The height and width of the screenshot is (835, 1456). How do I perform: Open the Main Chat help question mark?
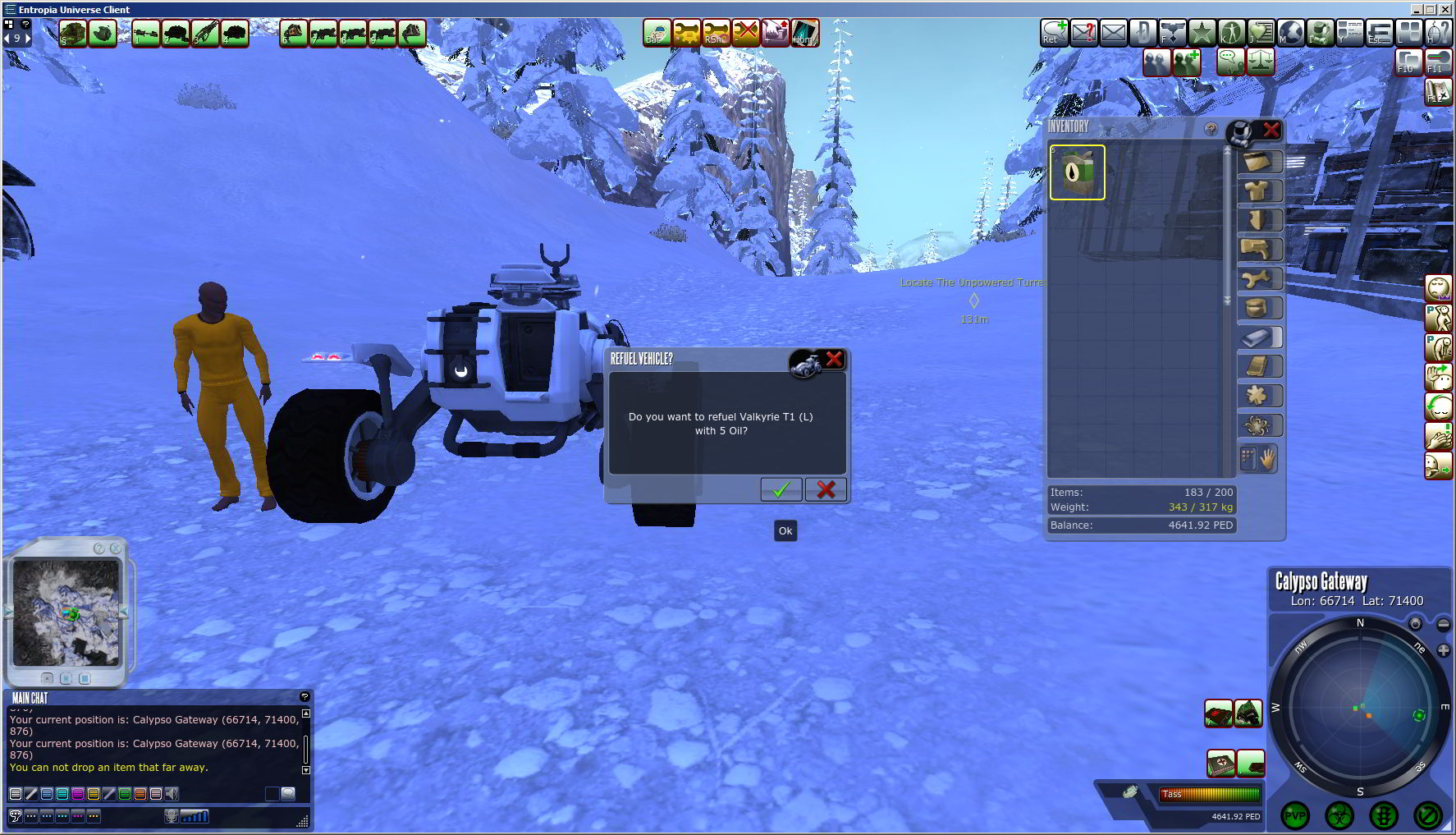pos(304,696)
